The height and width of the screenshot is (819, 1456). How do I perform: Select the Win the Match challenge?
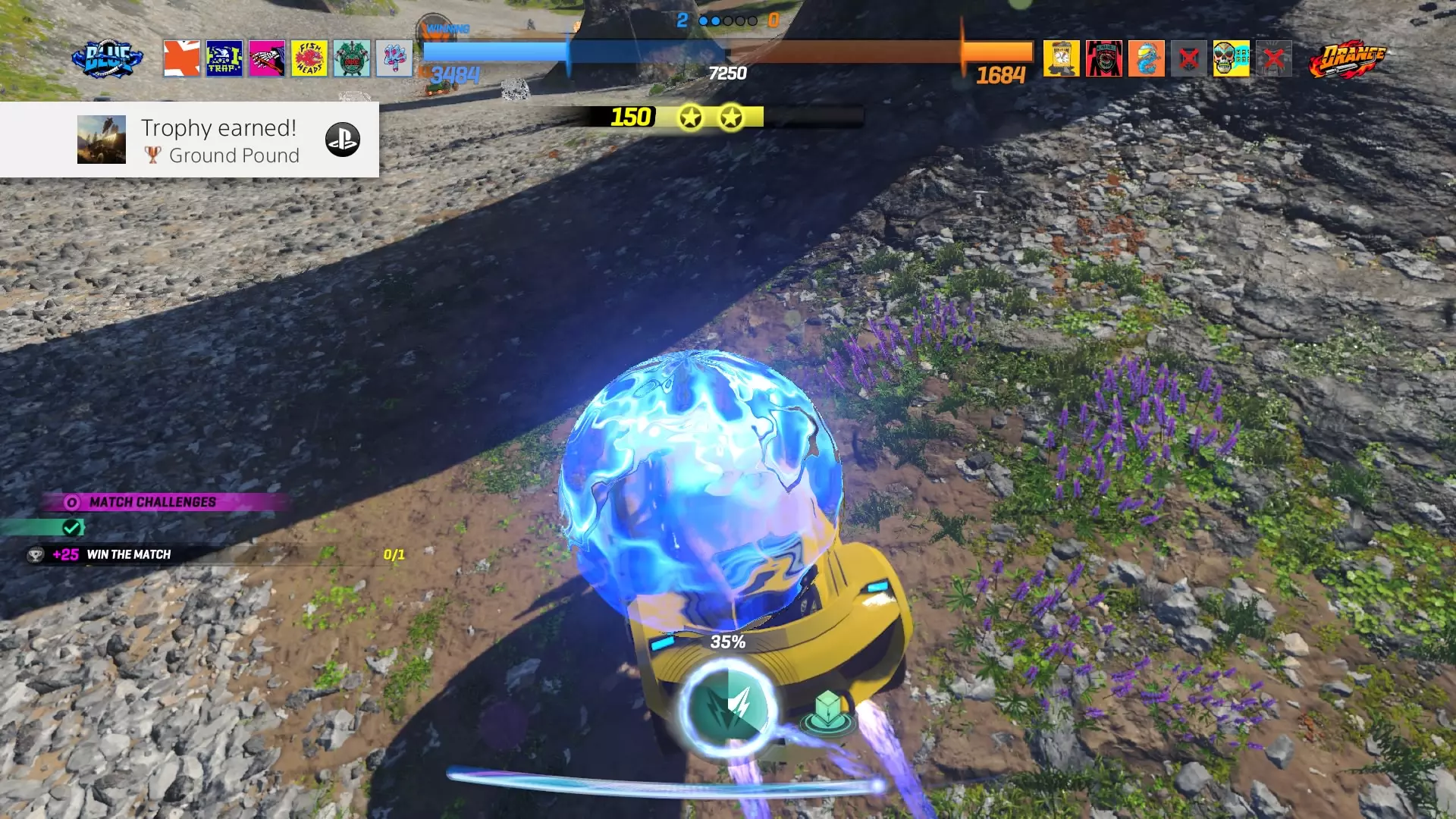pos(129,554)
